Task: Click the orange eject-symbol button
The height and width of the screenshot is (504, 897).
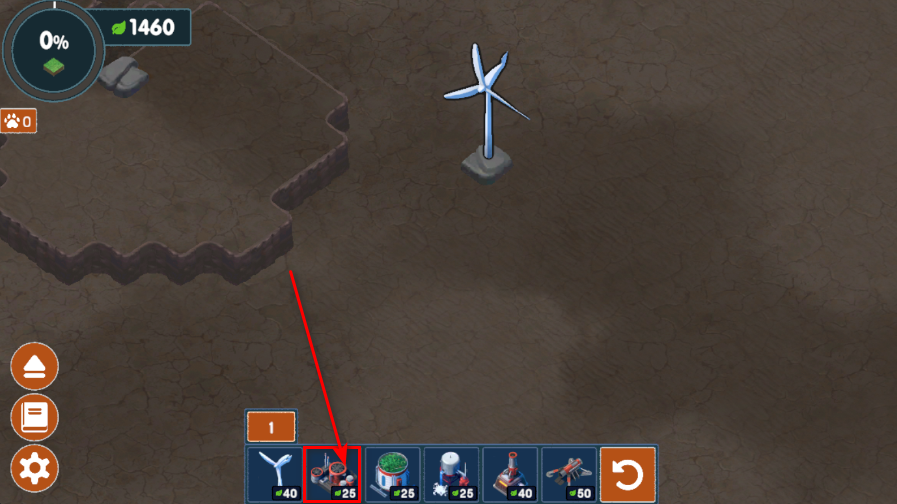Action: (35, 368)
